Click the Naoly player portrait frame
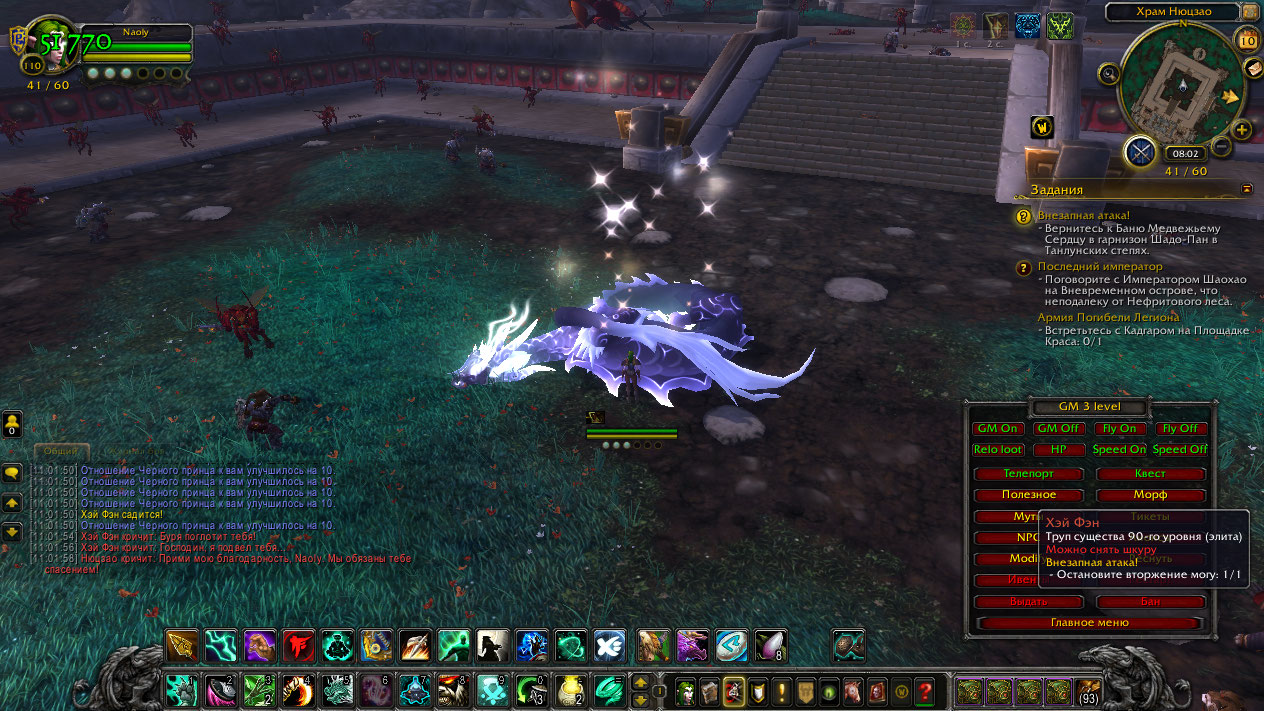 click(50, 45)
